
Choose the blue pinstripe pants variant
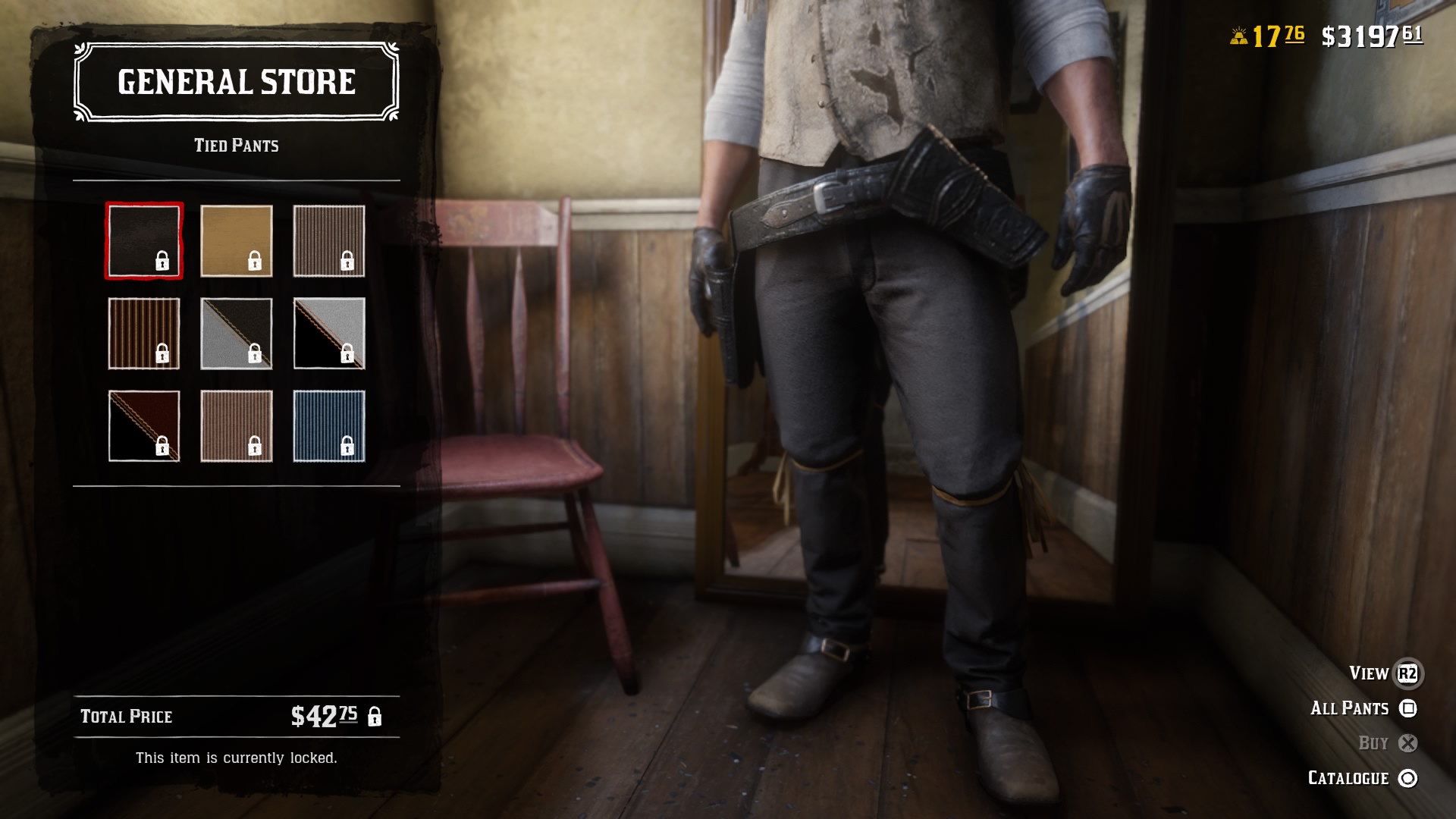329,427
